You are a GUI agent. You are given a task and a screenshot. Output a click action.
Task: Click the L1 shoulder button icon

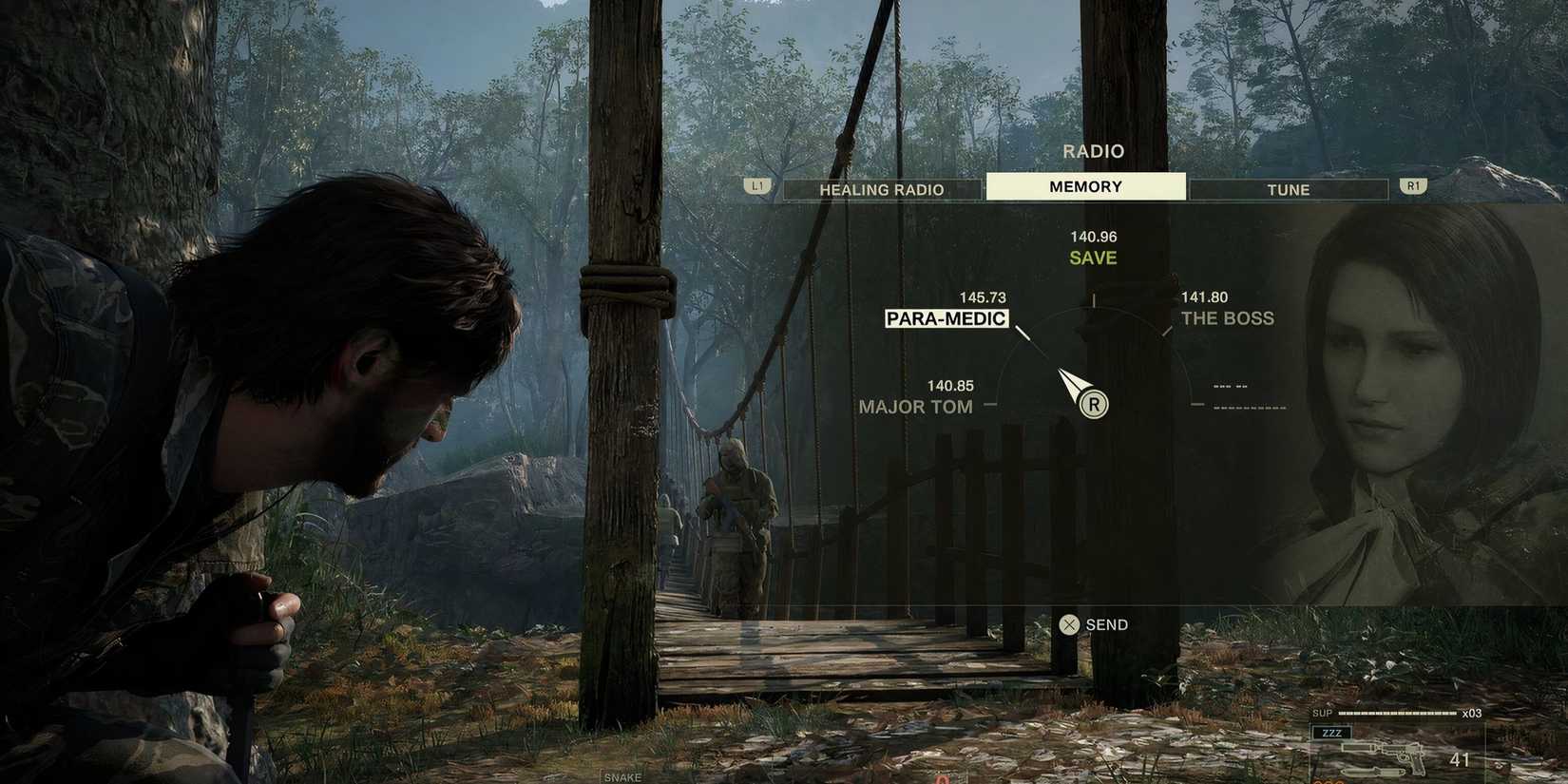click(757, 185)
